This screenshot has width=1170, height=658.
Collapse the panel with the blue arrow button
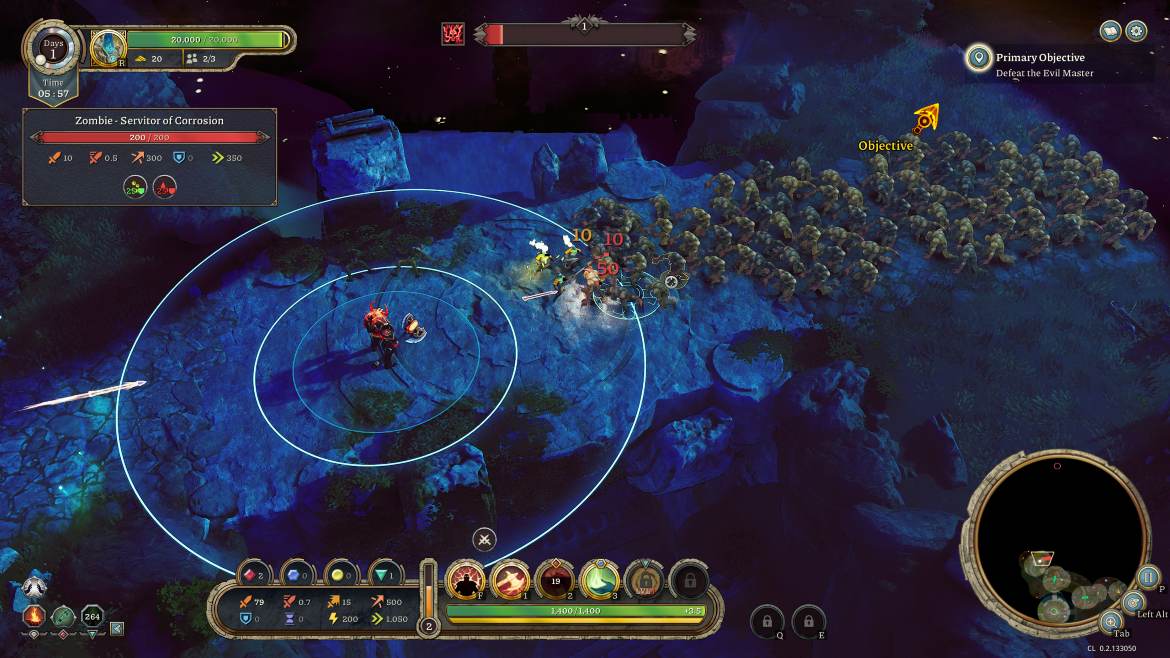coord(117,629)
